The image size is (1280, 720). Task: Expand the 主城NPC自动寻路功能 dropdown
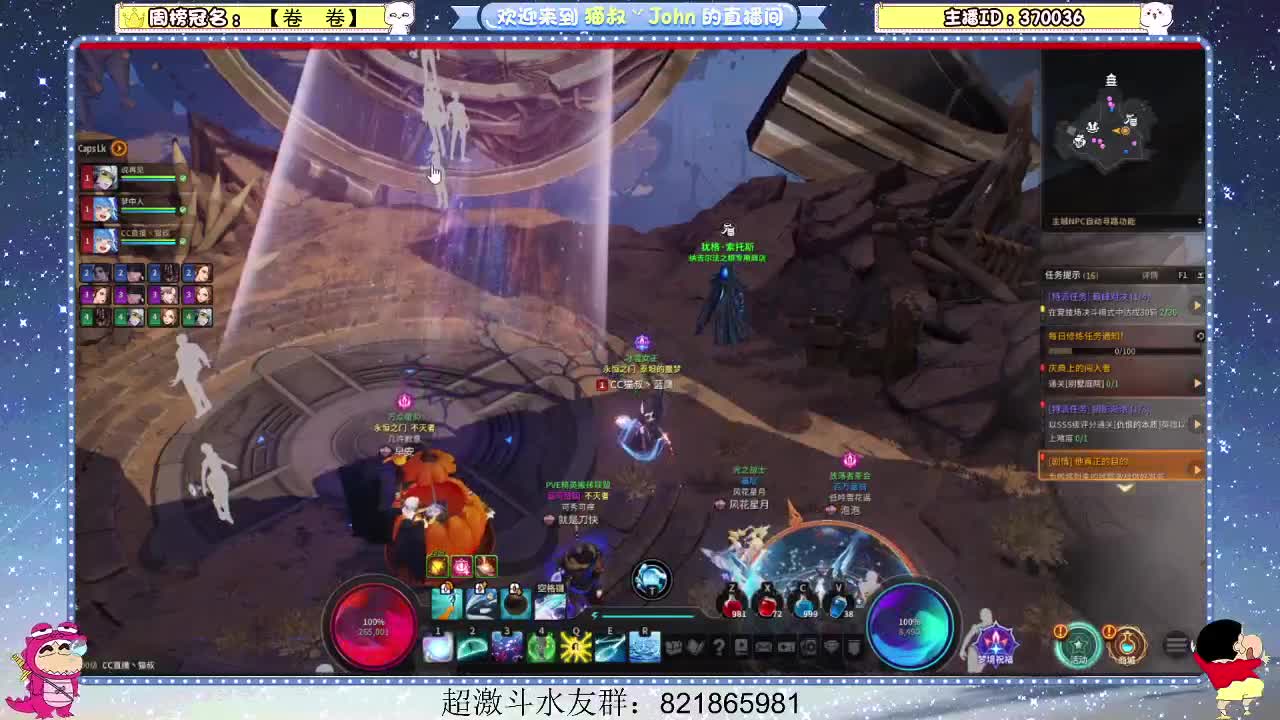click(1200, 222)
